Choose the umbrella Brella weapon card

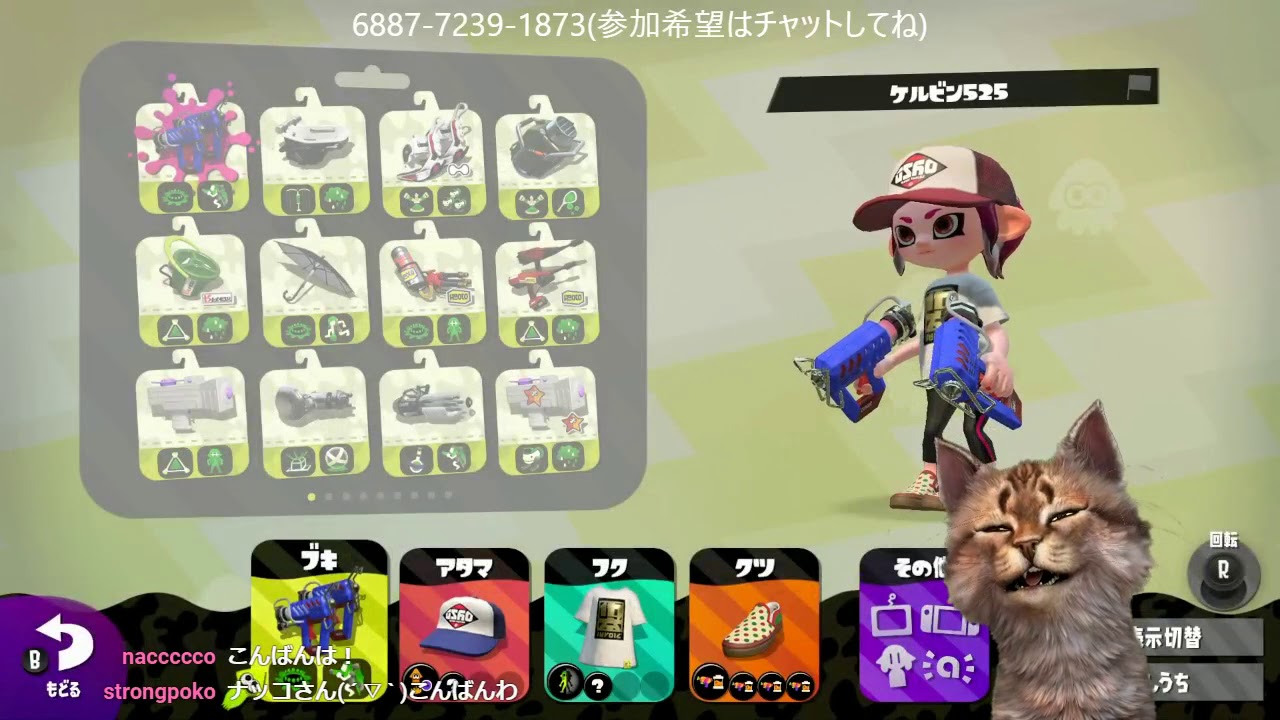click(306, 275)
